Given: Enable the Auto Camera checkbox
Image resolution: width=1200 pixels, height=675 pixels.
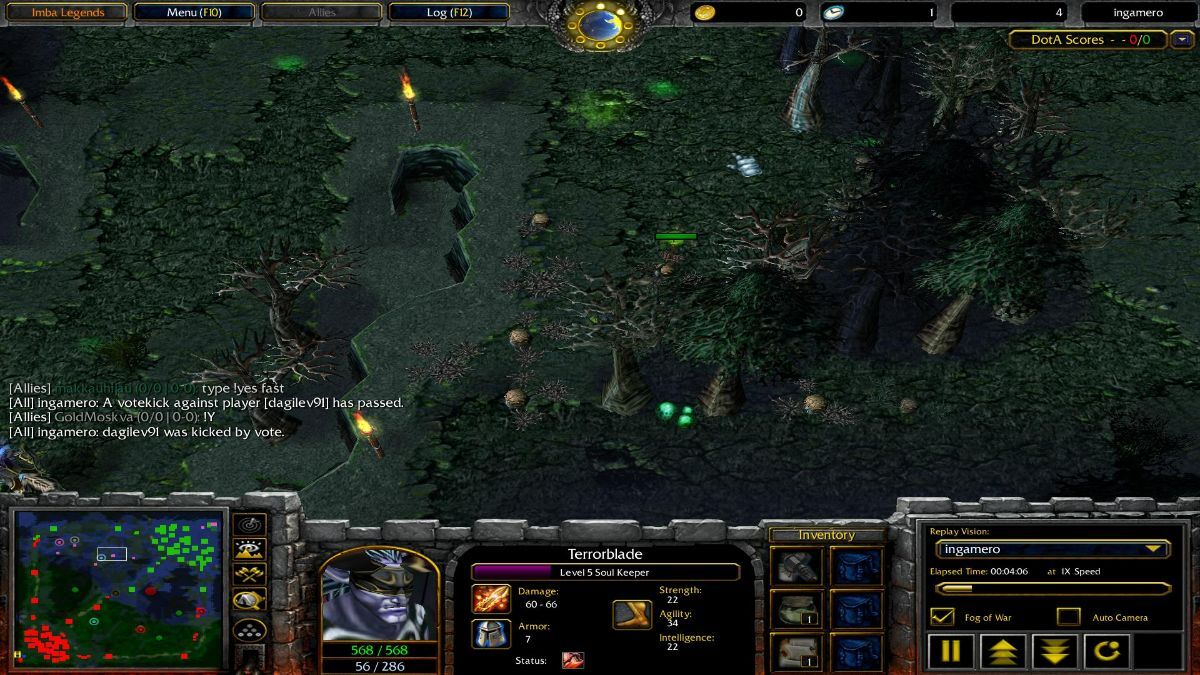Looking at the screenshot, I should (1069, 617).
